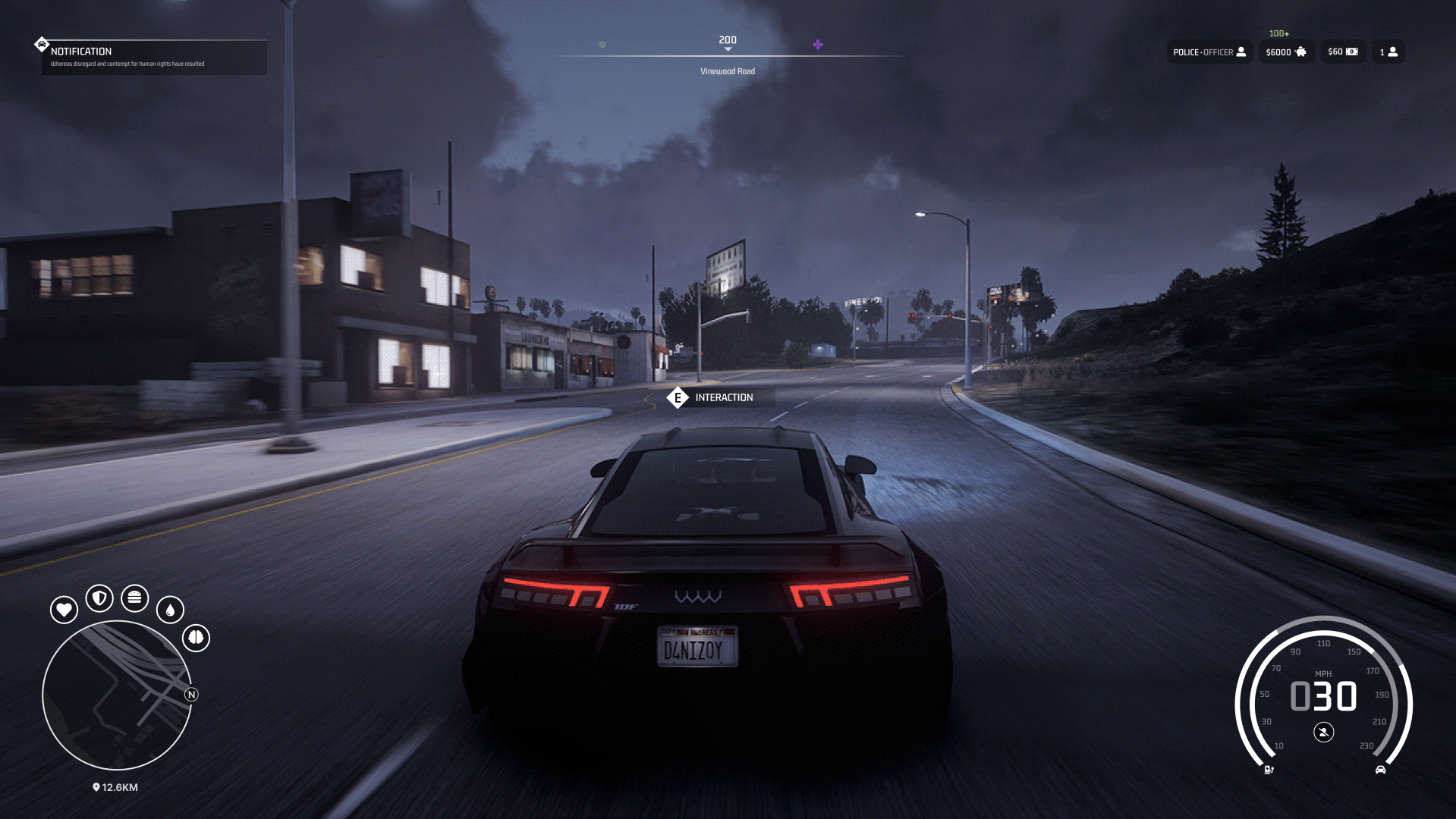1456x819 pixels.
Task: Select the shield armor status icon
Action: [x=99, y=598]
